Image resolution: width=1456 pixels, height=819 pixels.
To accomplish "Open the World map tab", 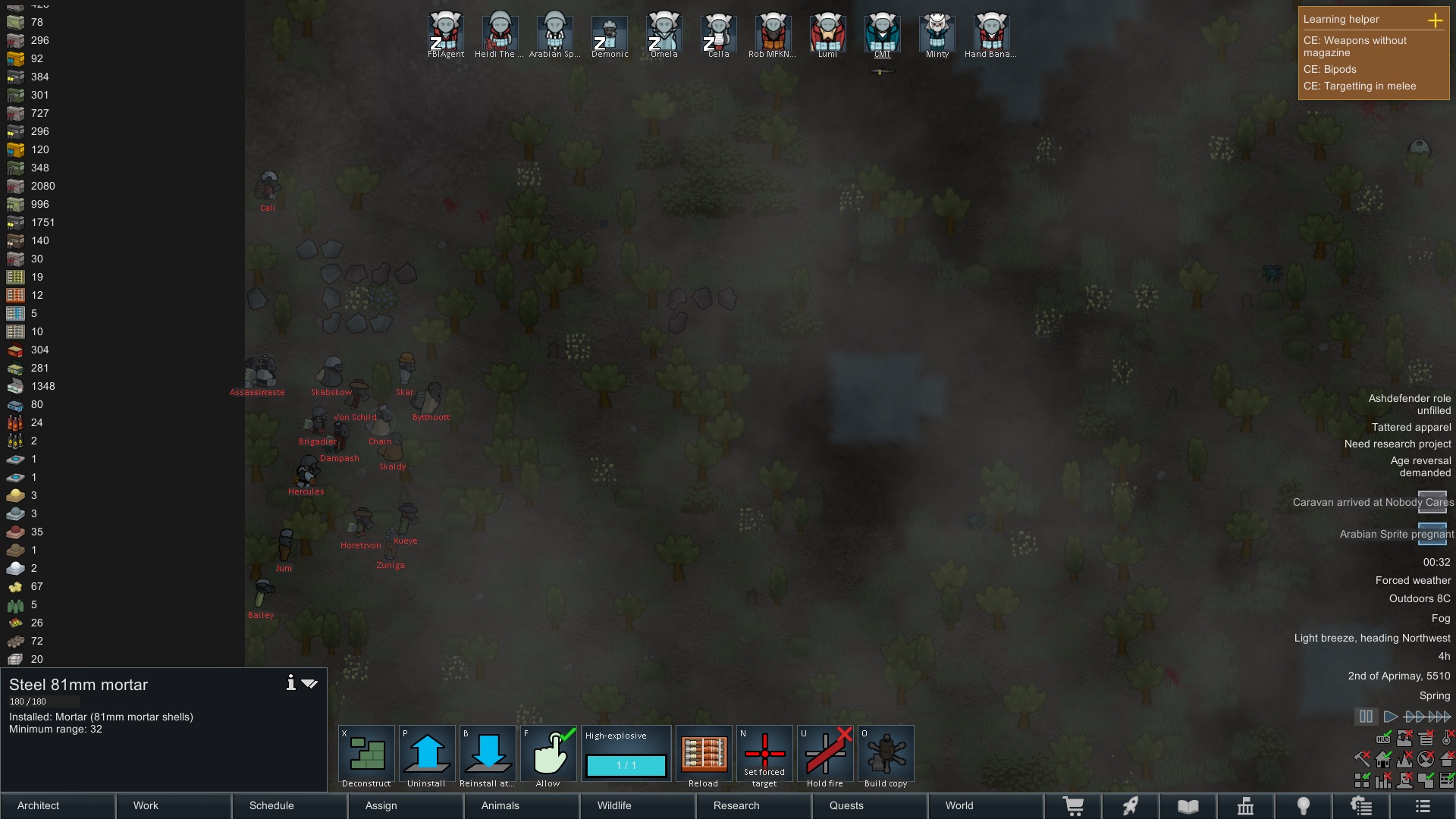I will click(985, 805).
